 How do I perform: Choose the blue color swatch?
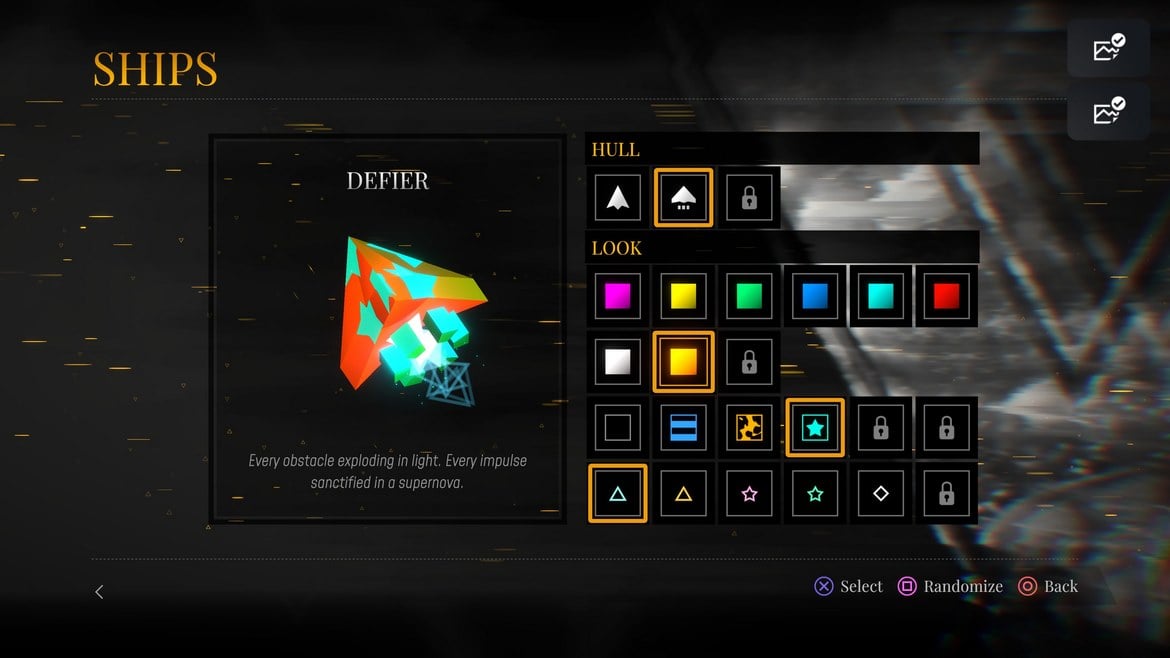point(815,296)
